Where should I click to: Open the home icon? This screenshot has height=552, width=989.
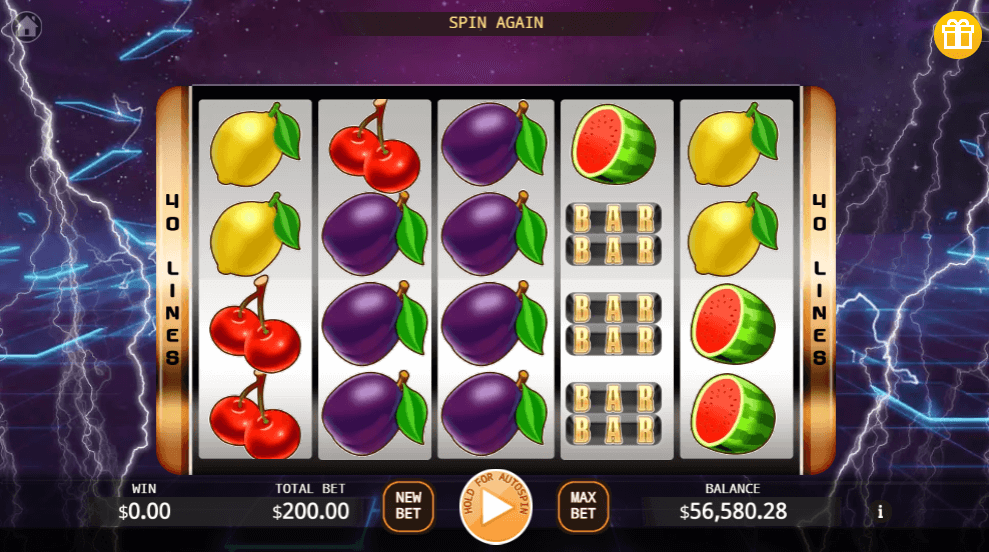click(27, 26)
